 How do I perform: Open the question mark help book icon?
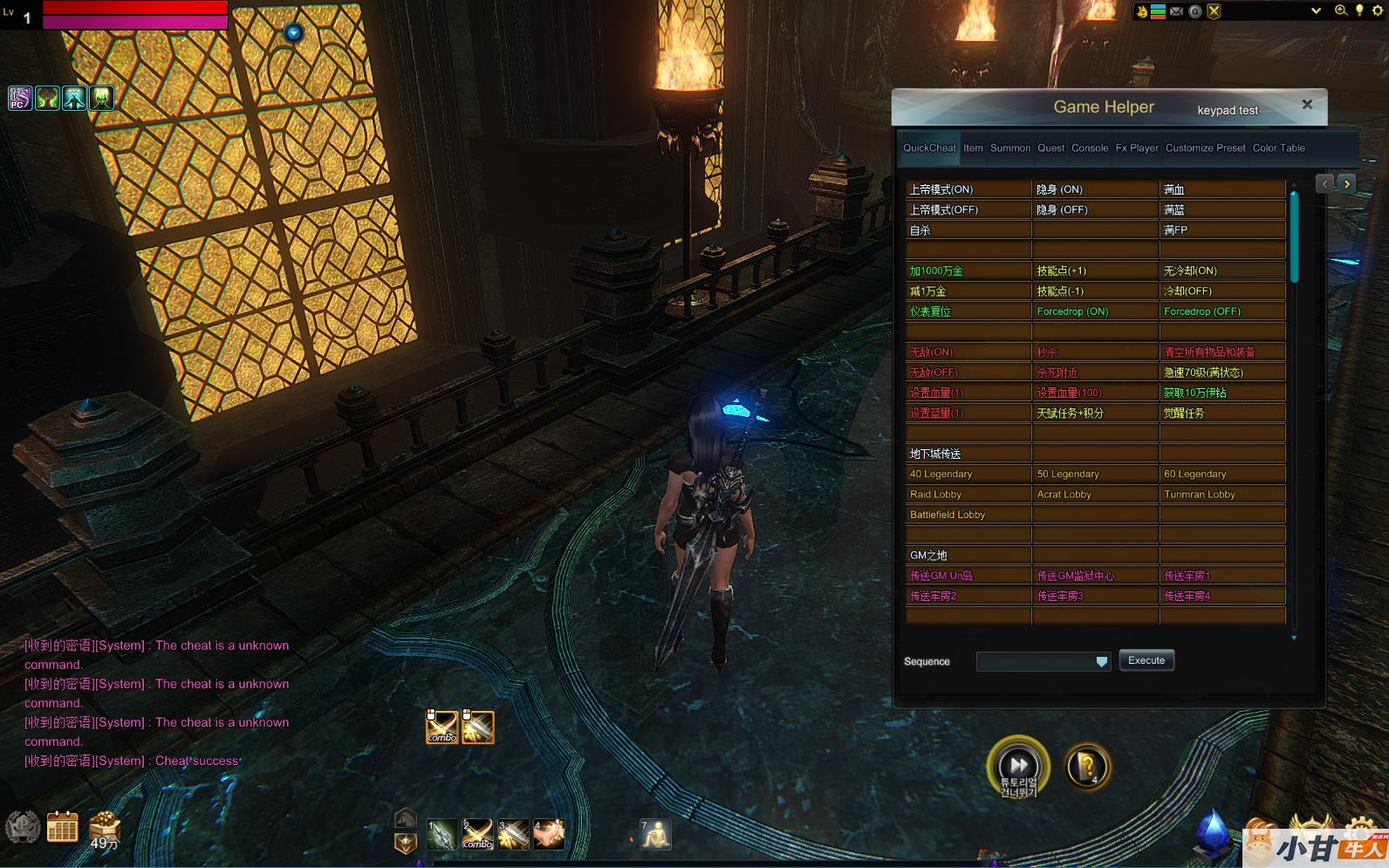point(1087,767)
